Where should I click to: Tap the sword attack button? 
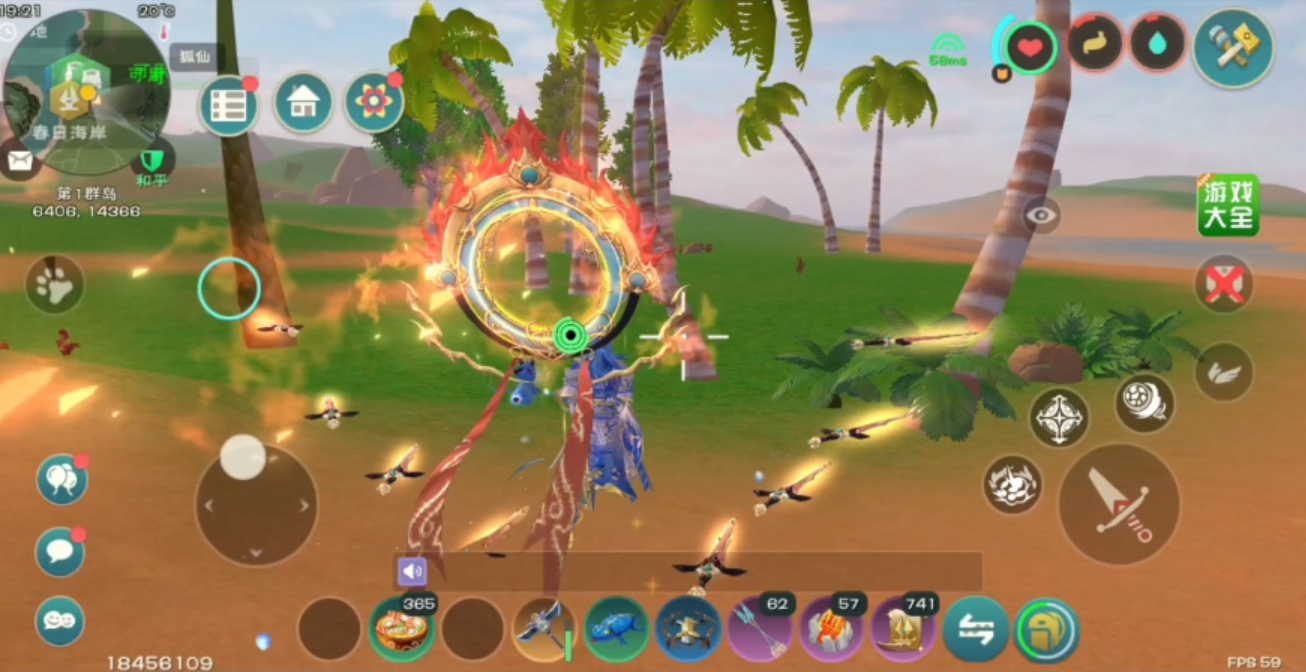click(x=1118, y=504)
